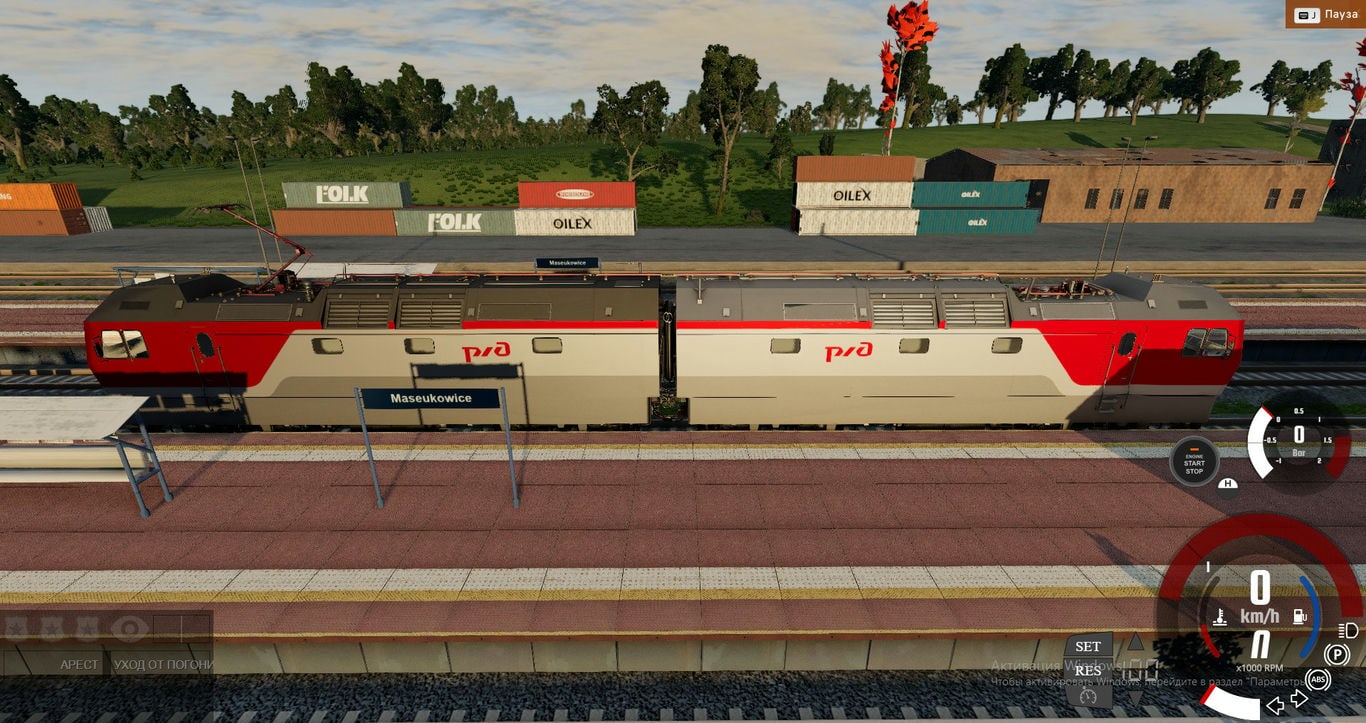Viewport: 1366px width, 723px height.
Task: Increase cruise speed with the up arrow
Action: coord(1135,642)
